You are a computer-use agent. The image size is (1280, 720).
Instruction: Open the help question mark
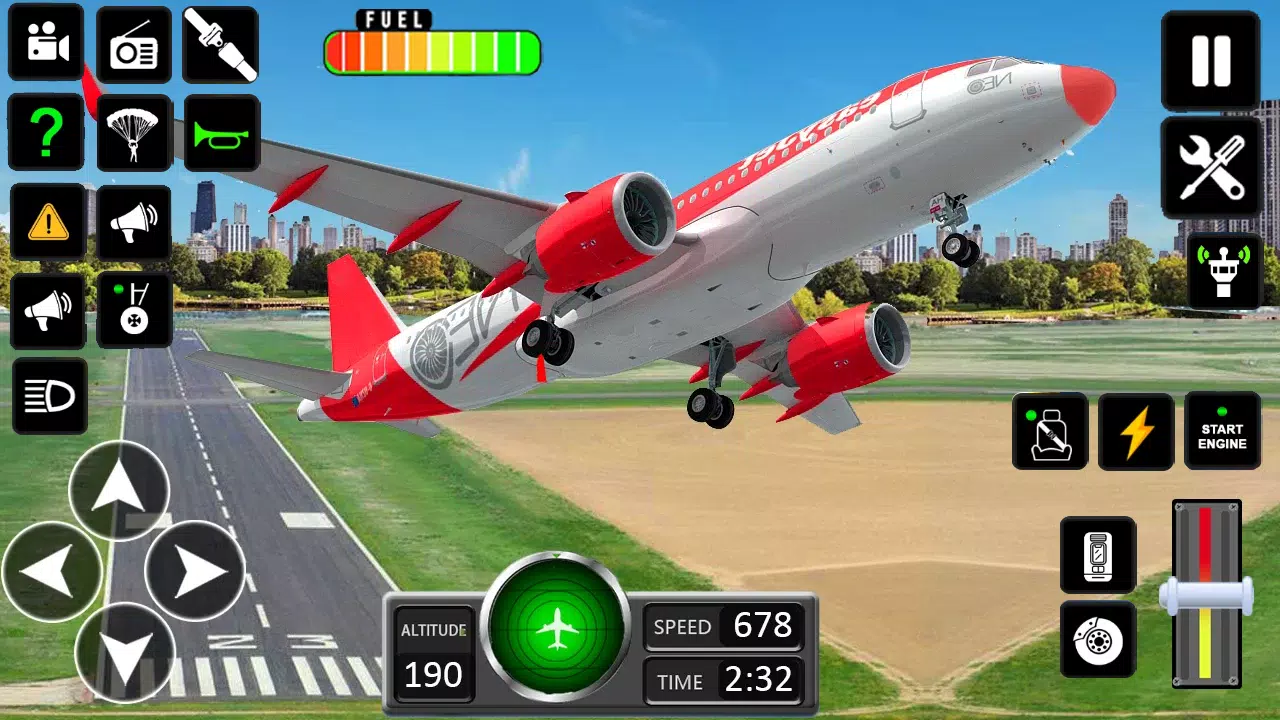45,133
